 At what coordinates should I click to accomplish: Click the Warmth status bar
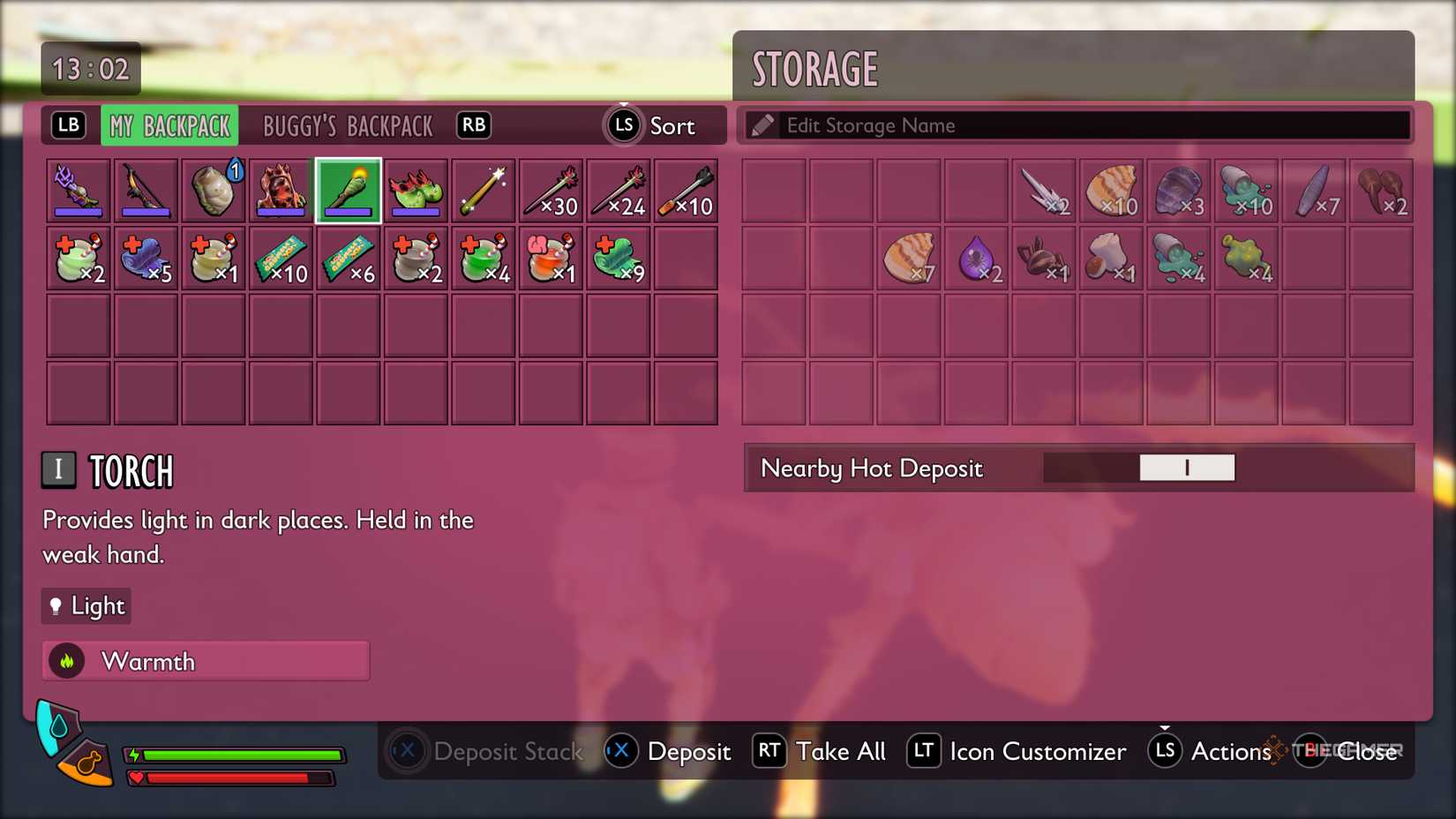pos(205,660)
